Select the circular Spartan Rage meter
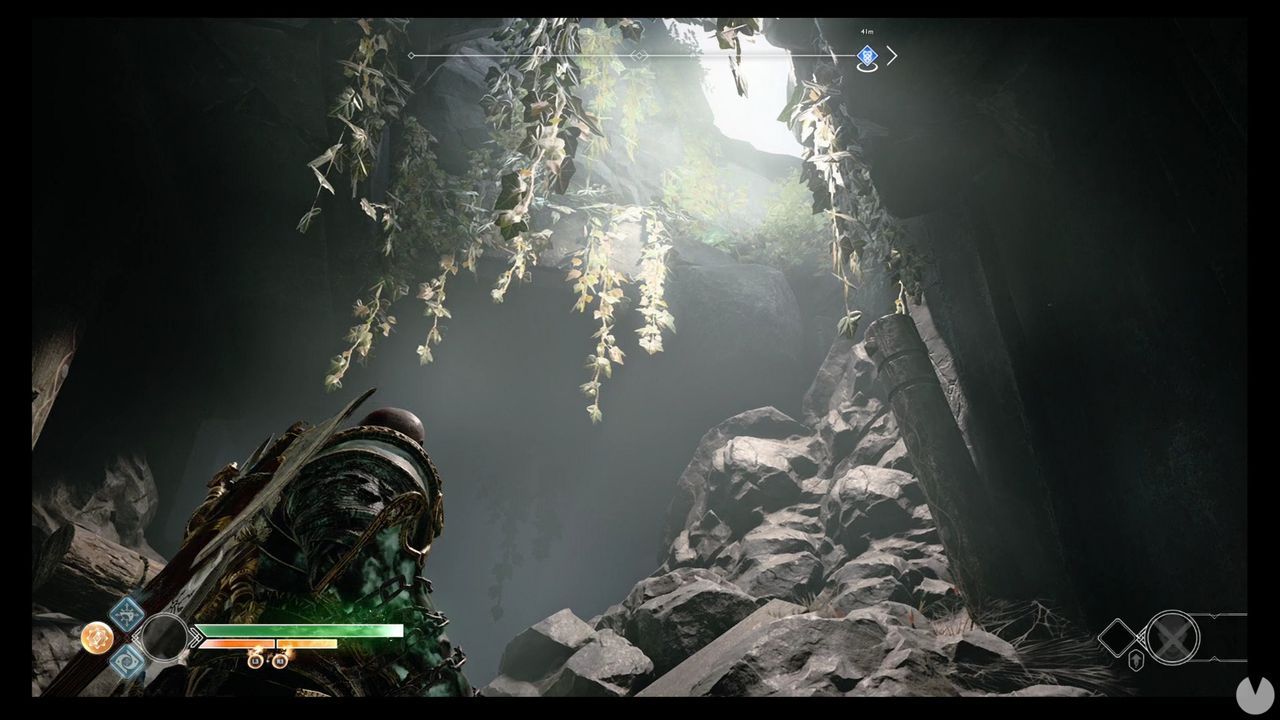The image size is (1280, 720). tap(164, 639)
